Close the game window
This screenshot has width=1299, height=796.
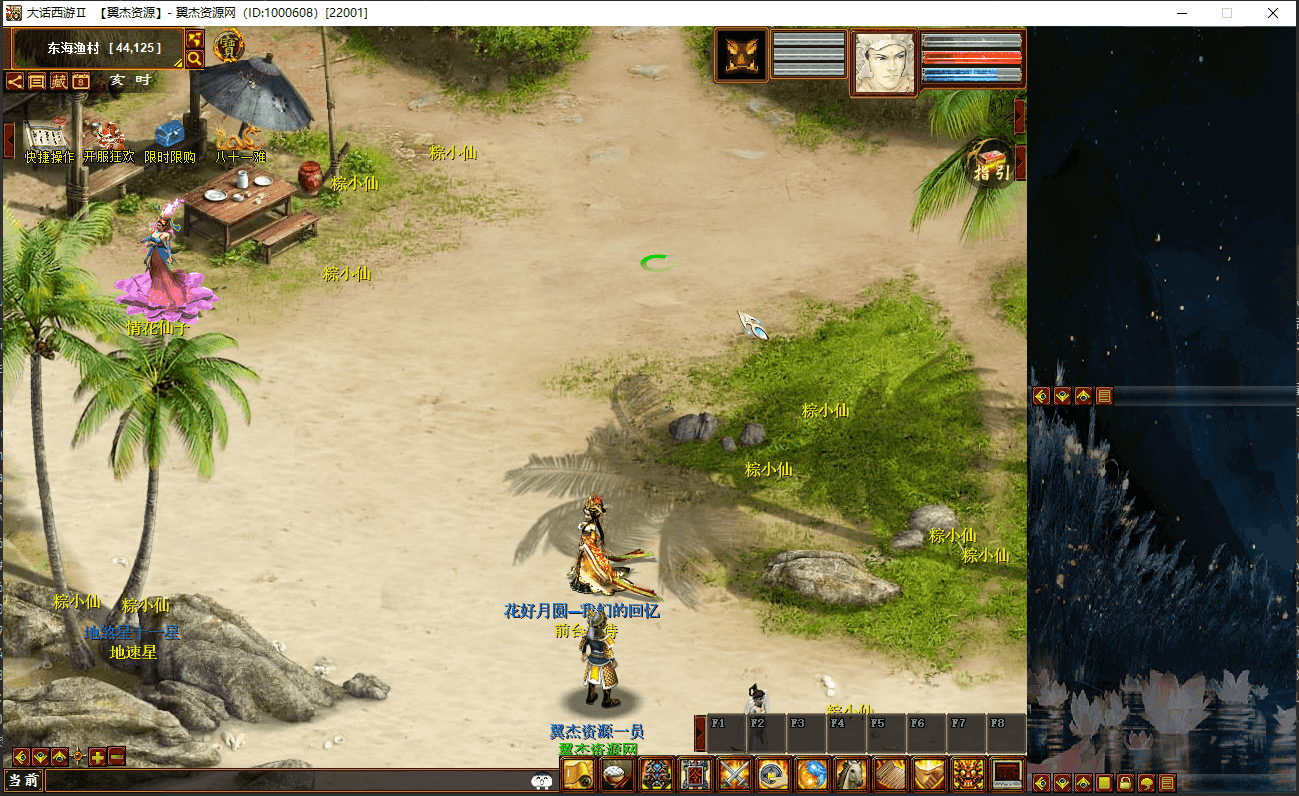point(1272,13)
